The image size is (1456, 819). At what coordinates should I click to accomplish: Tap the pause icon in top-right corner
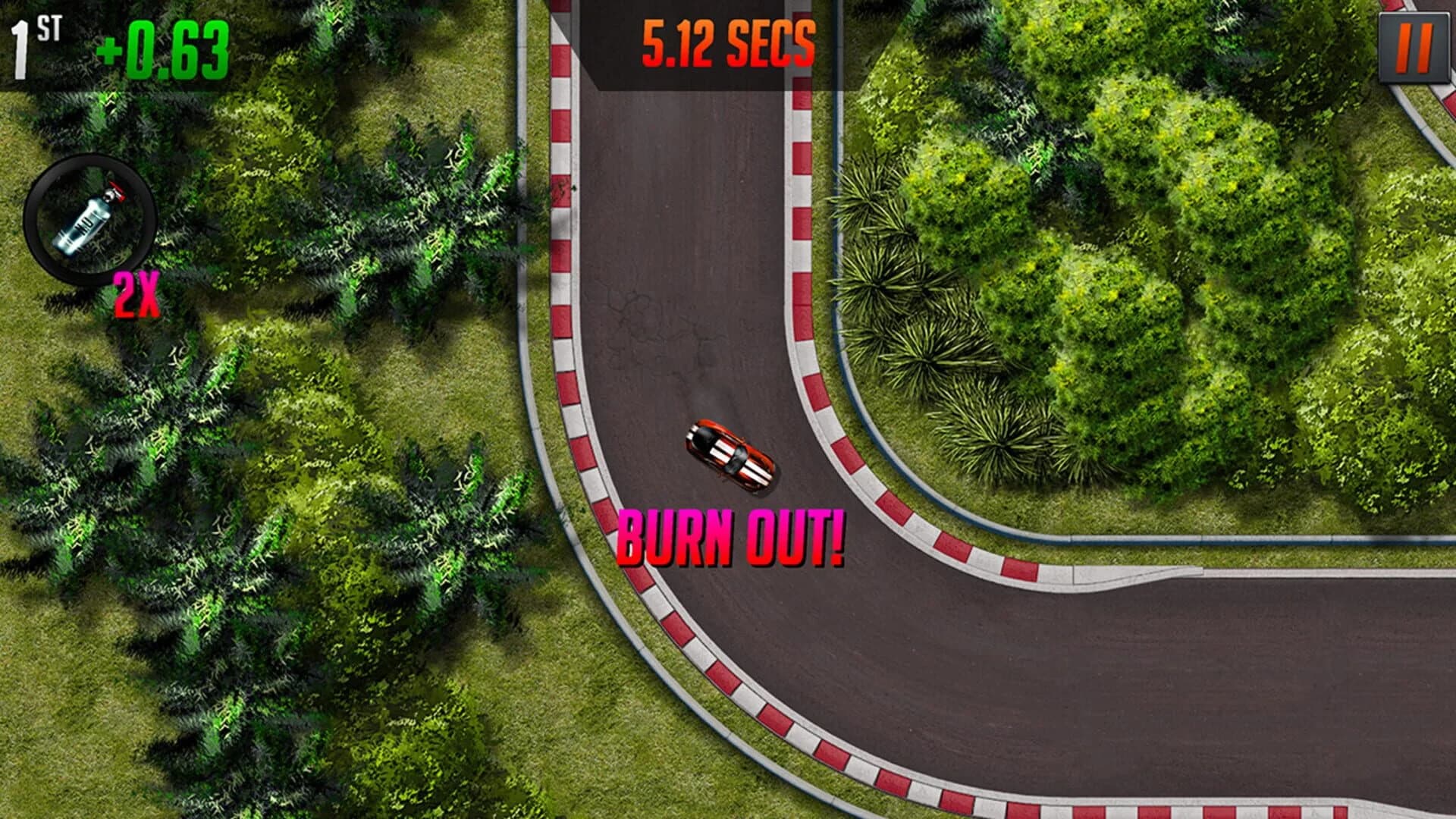[1415, 47]
